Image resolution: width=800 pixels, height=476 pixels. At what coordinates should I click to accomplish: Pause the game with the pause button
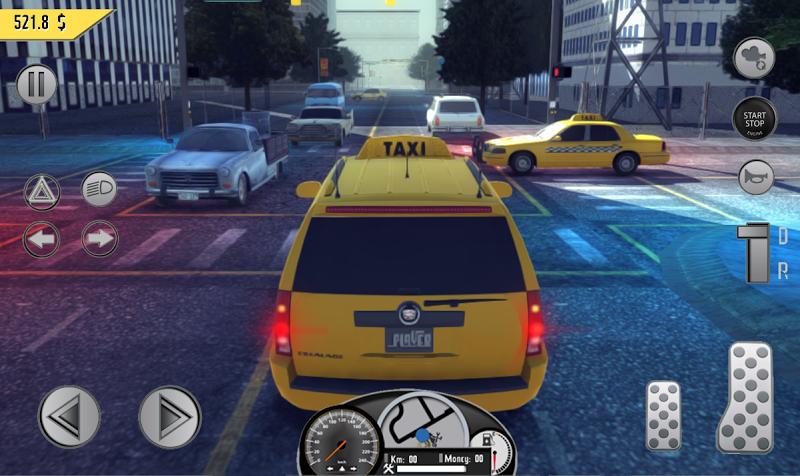click(37, 85)
